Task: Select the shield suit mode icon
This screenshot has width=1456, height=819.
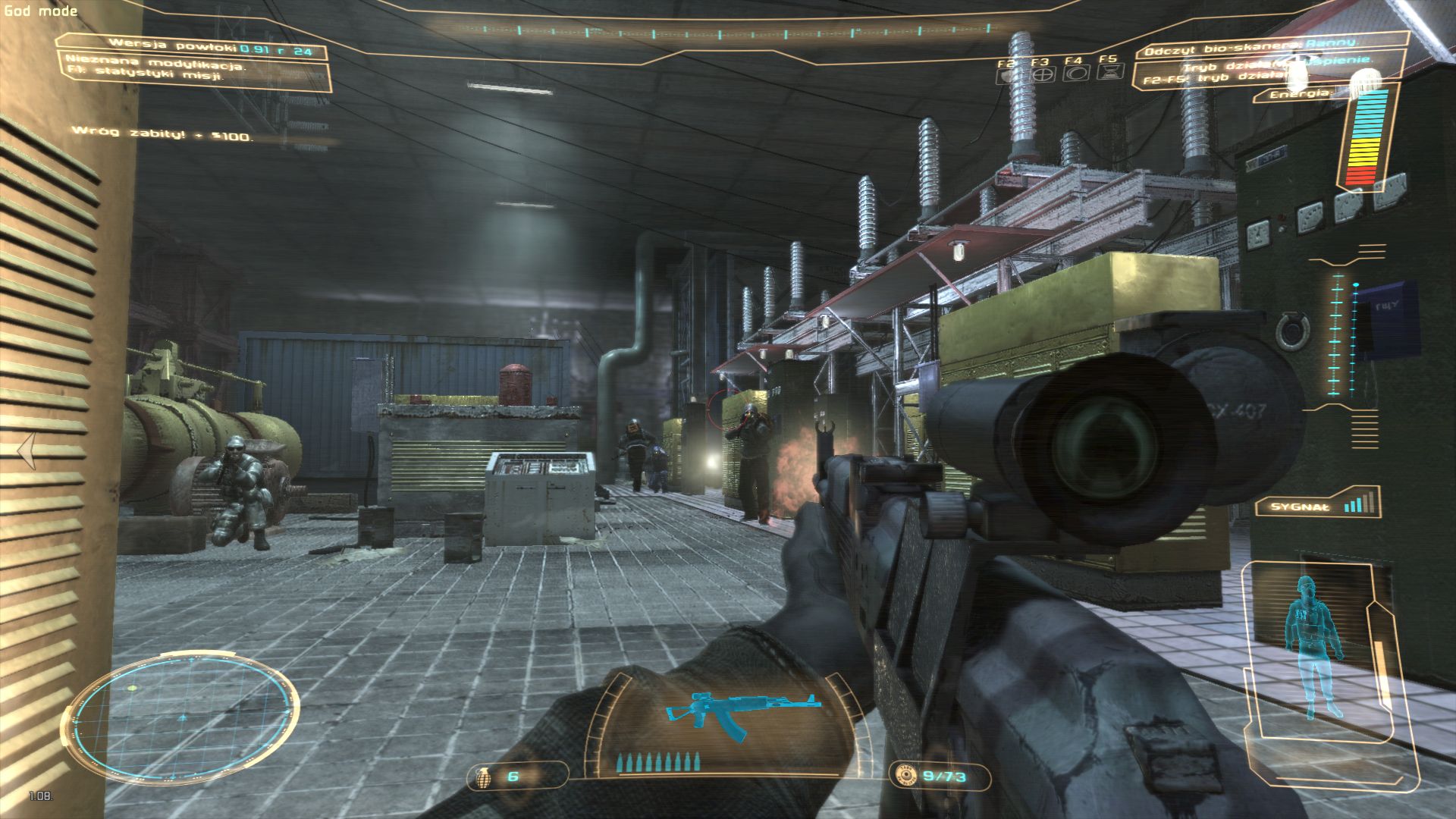Action: point(1009,74)
